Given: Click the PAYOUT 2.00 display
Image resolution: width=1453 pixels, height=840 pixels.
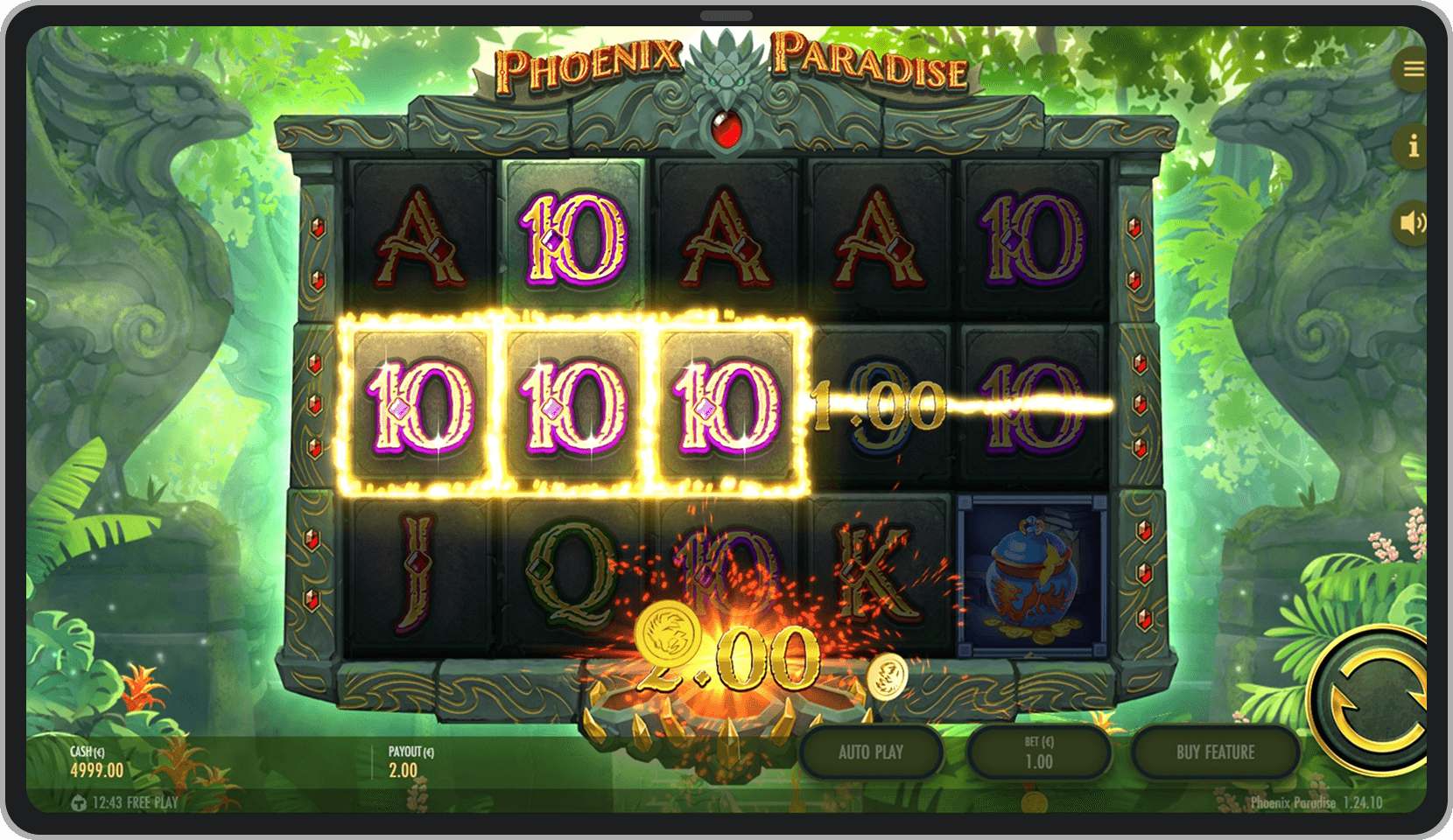Looking at the screenshot, I should coord(407,761).
